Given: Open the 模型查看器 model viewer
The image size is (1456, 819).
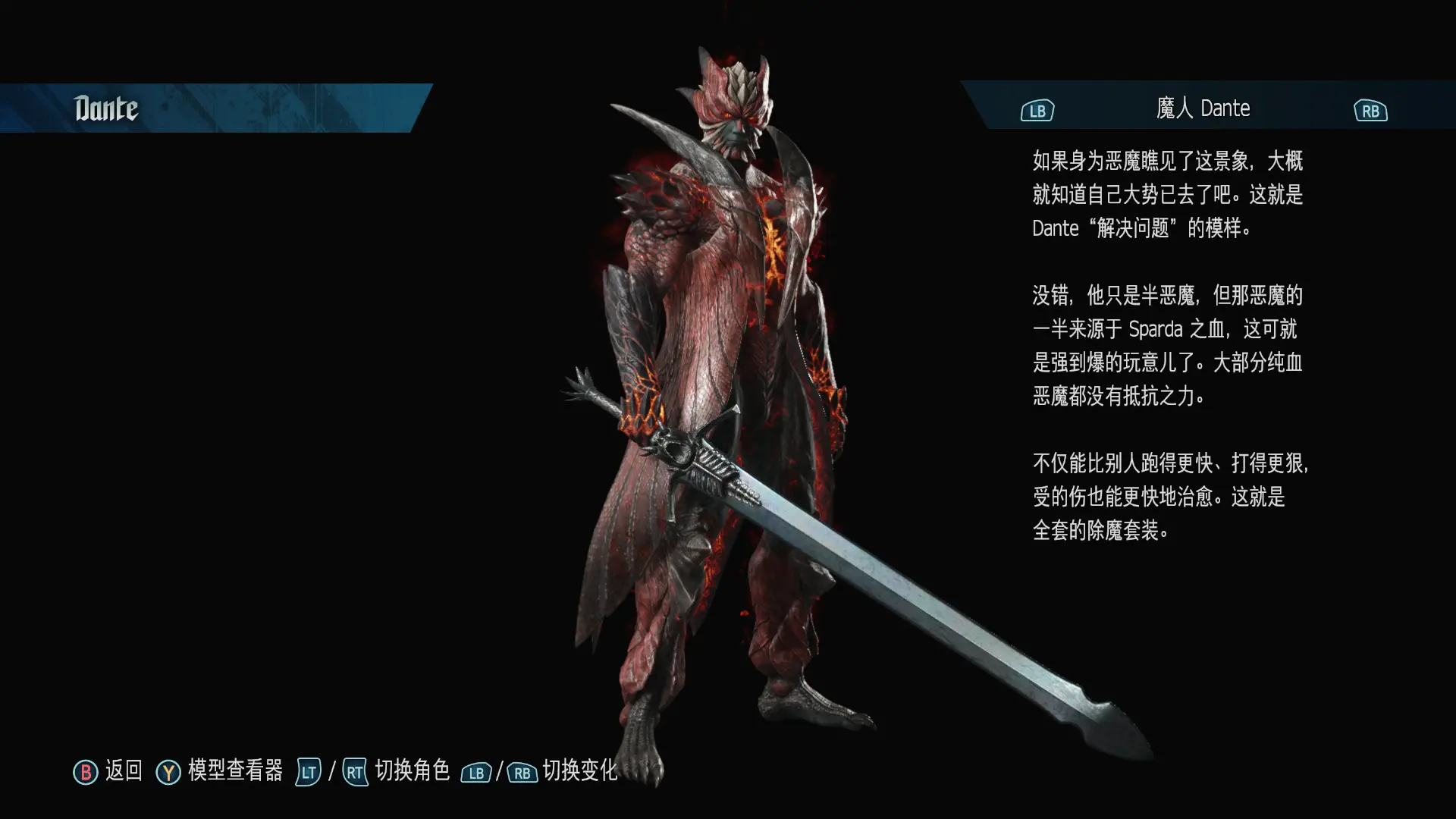Looking at the screenshot, I should point(234,770).
